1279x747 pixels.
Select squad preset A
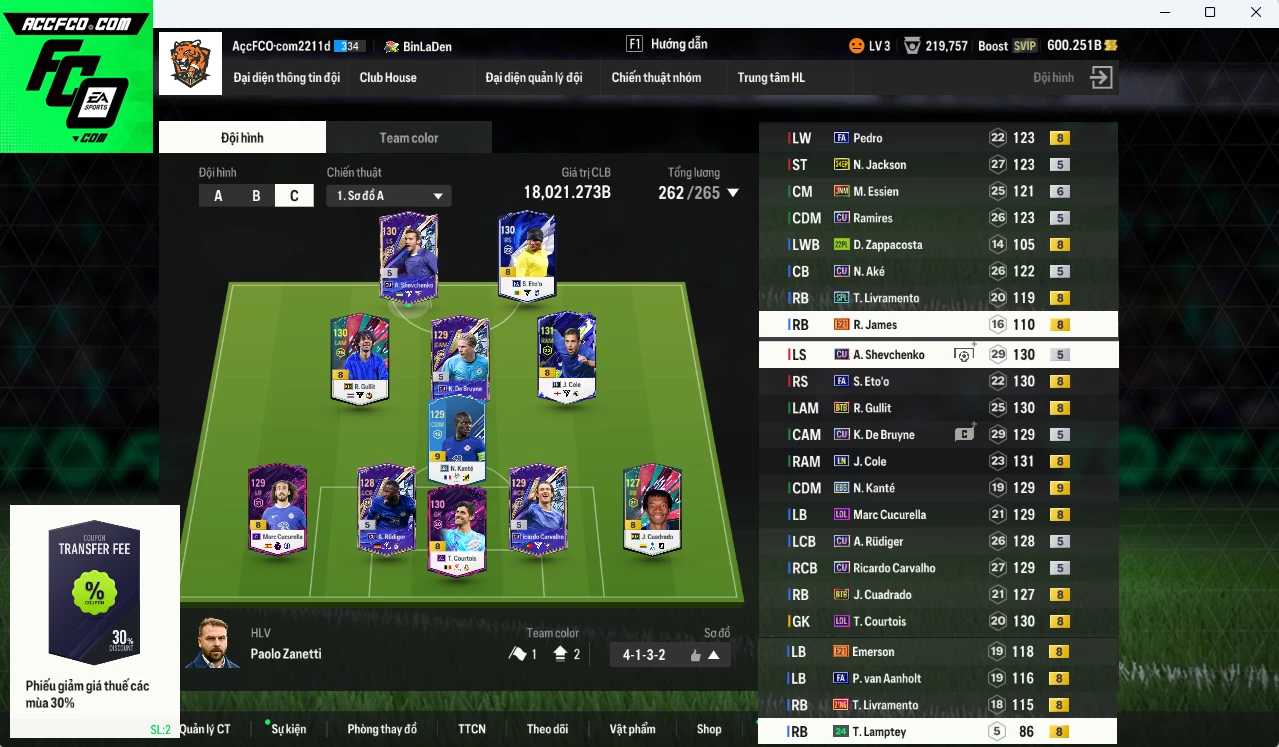[x=218, y=196]
